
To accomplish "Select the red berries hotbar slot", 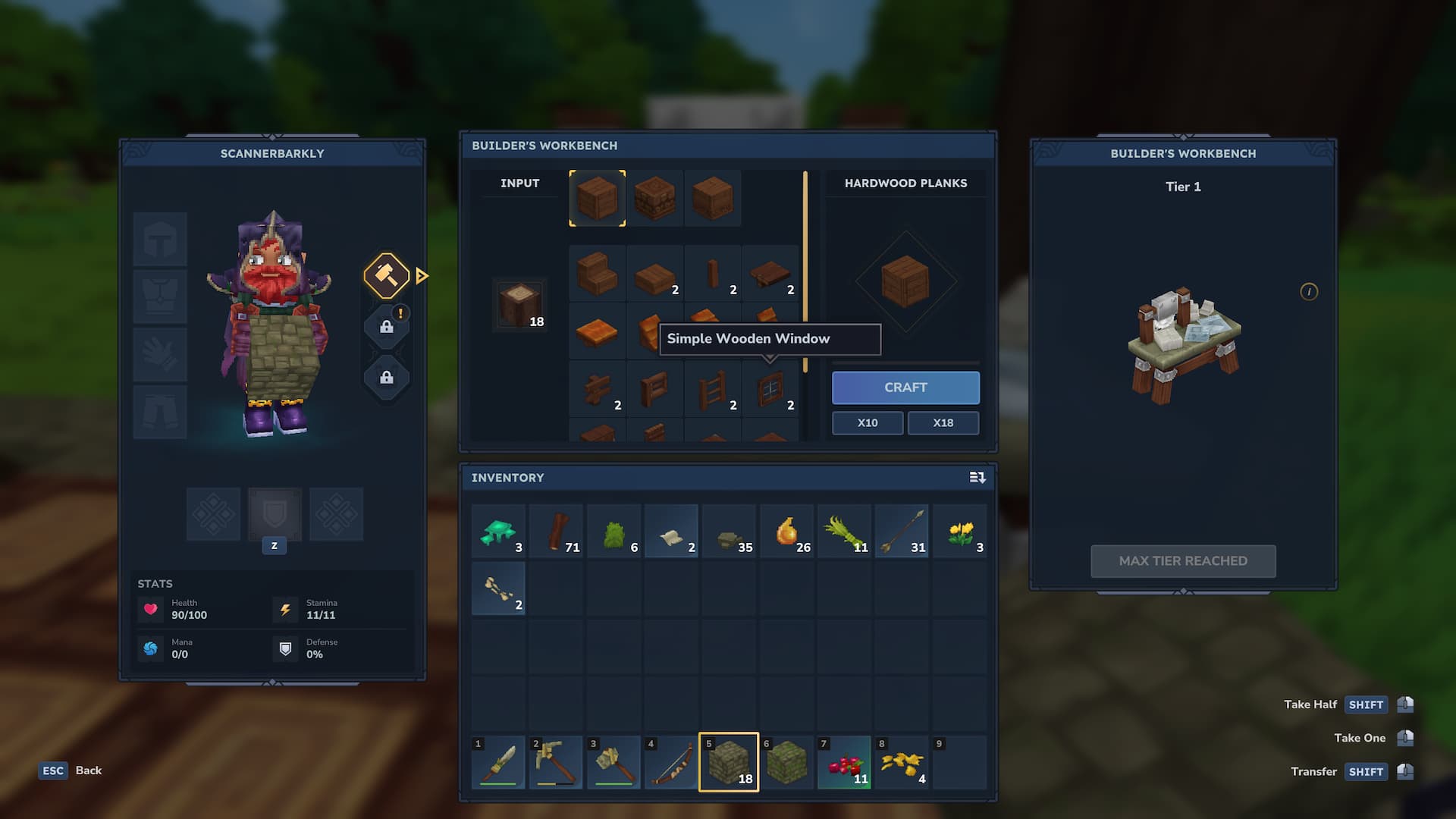I will coord(844,762).
